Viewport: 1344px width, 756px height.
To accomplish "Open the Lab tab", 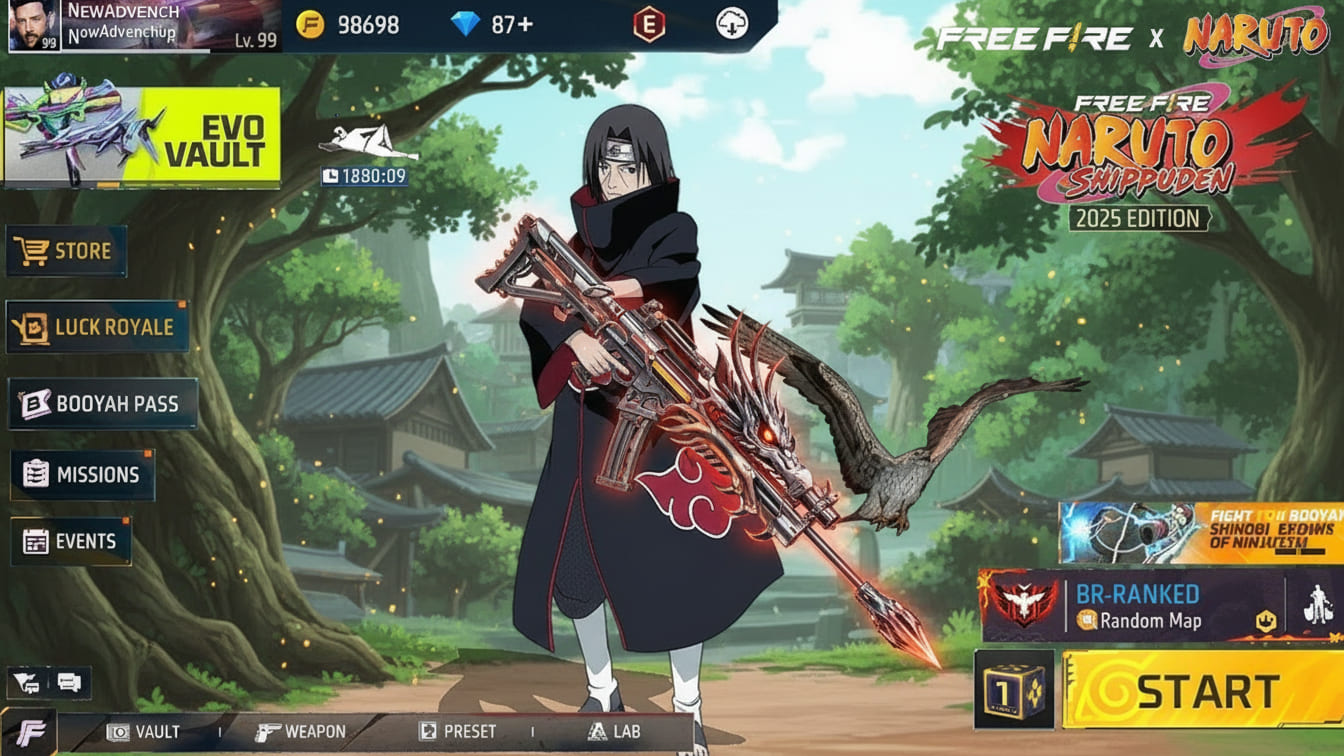I will tap(614, 732).
